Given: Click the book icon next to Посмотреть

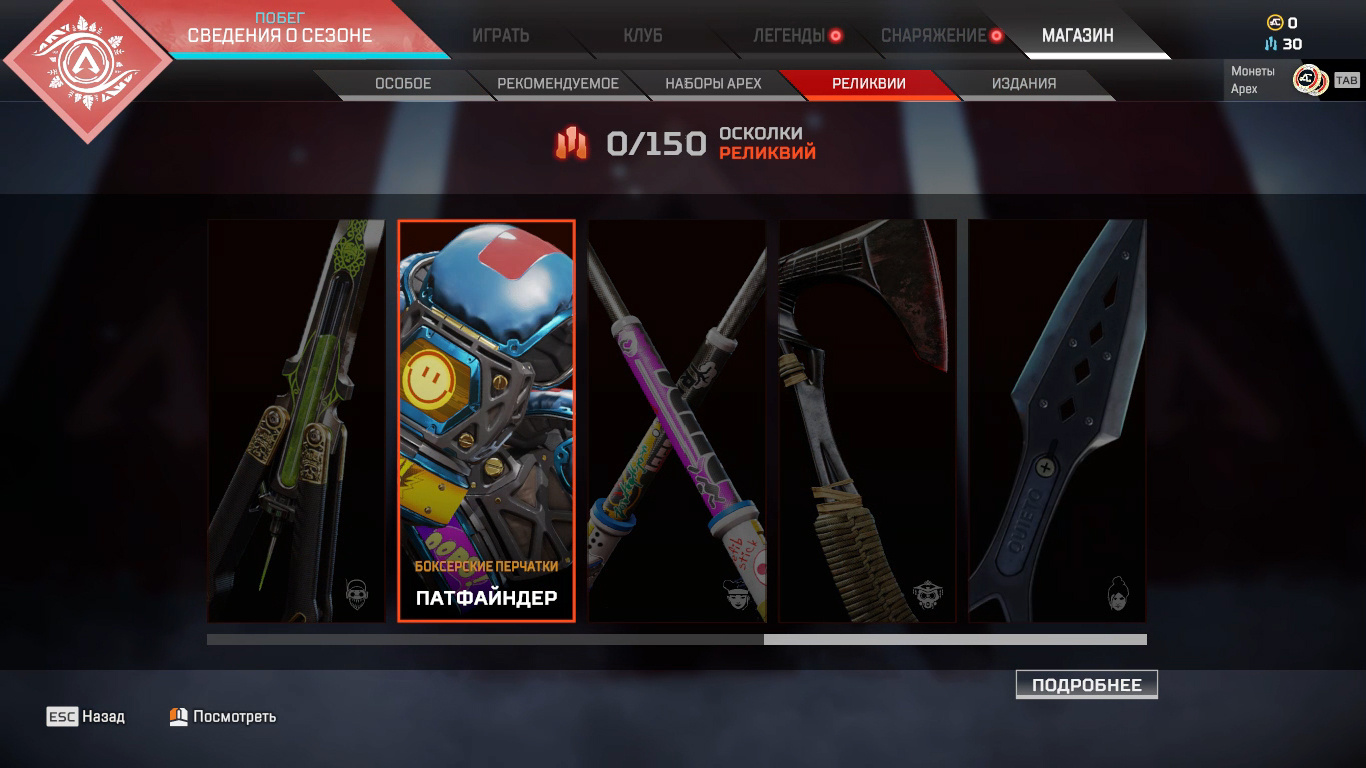Looking at the screenshot, I should [176, 716].
